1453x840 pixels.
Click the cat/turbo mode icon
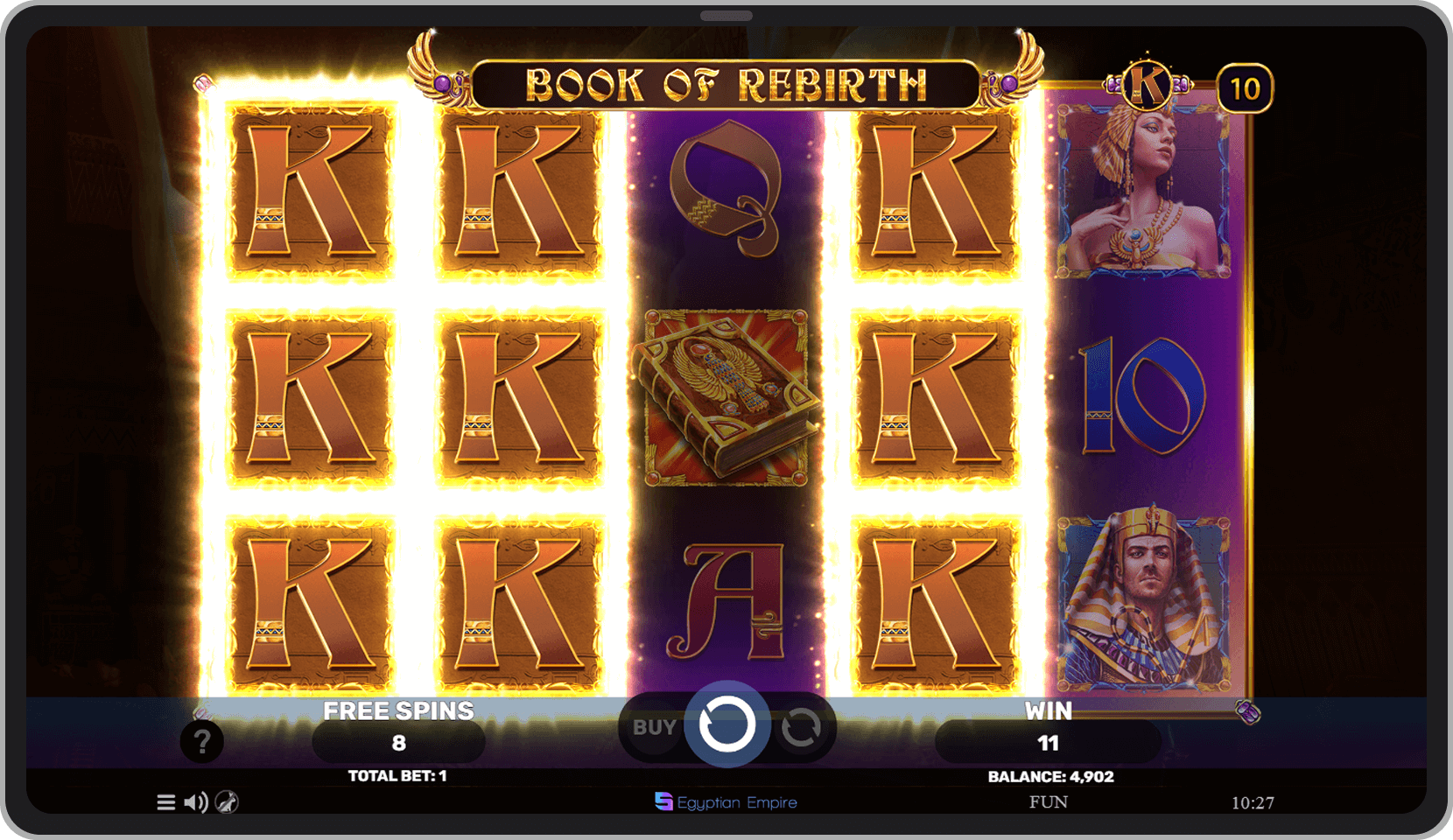tap(226, 801)
